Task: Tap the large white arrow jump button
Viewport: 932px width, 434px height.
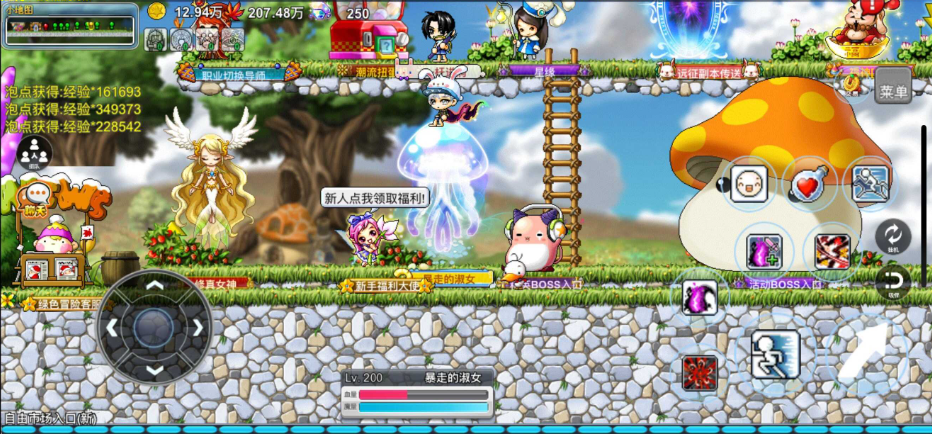Action: pos(862,355)
